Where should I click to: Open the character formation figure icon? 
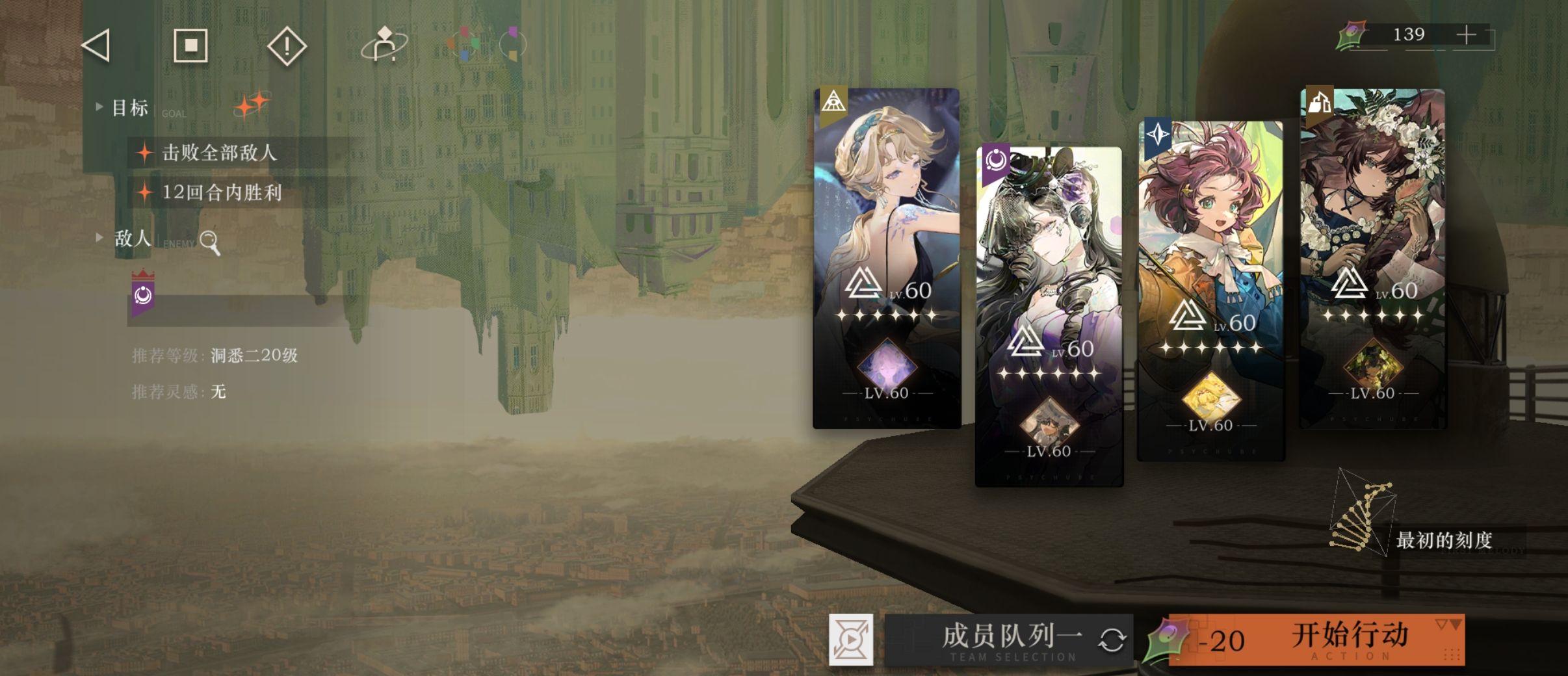(x=384, y=45)
